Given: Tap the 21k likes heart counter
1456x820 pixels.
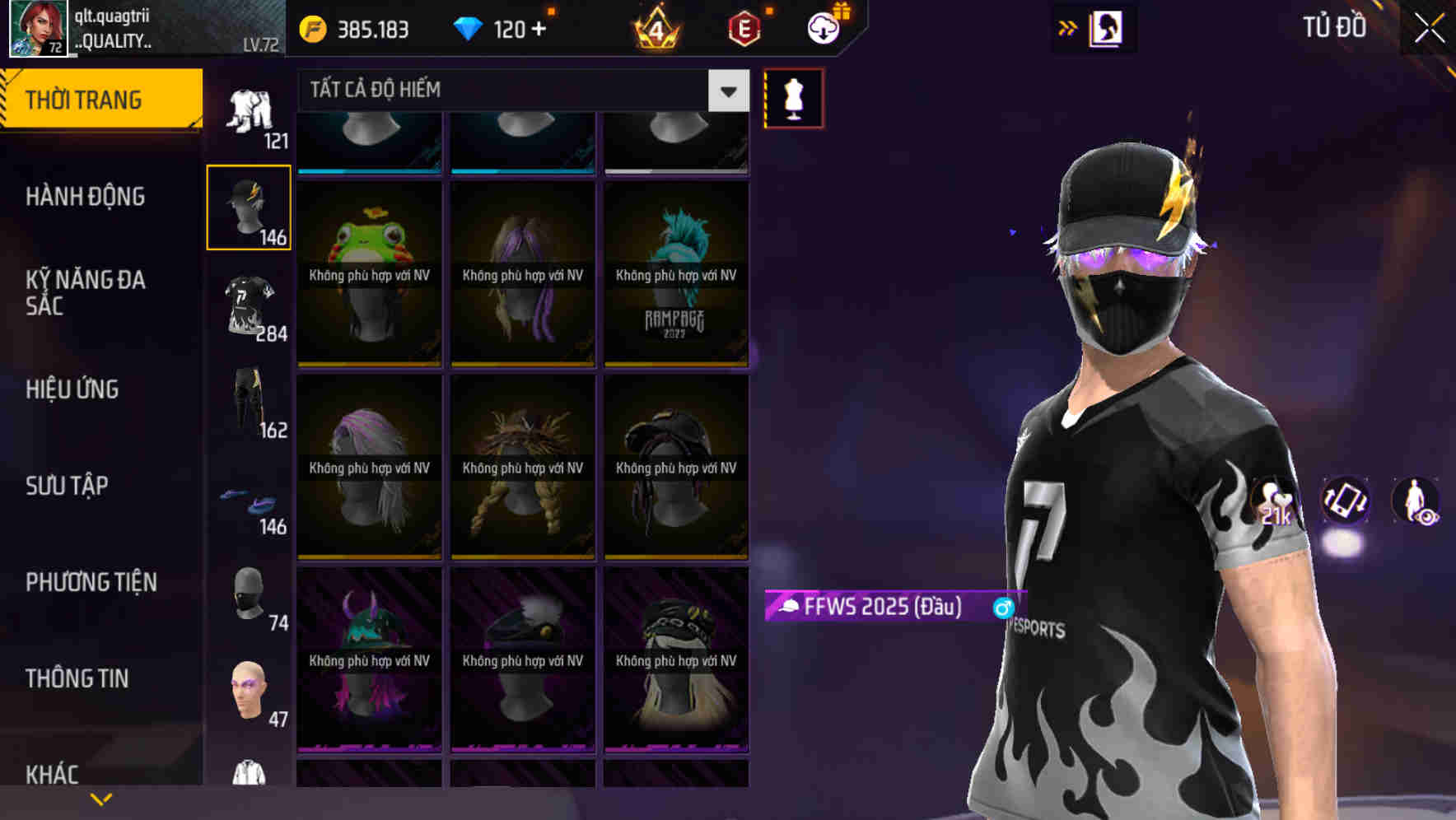Looking at the screenshot, I should point(1271,503).
